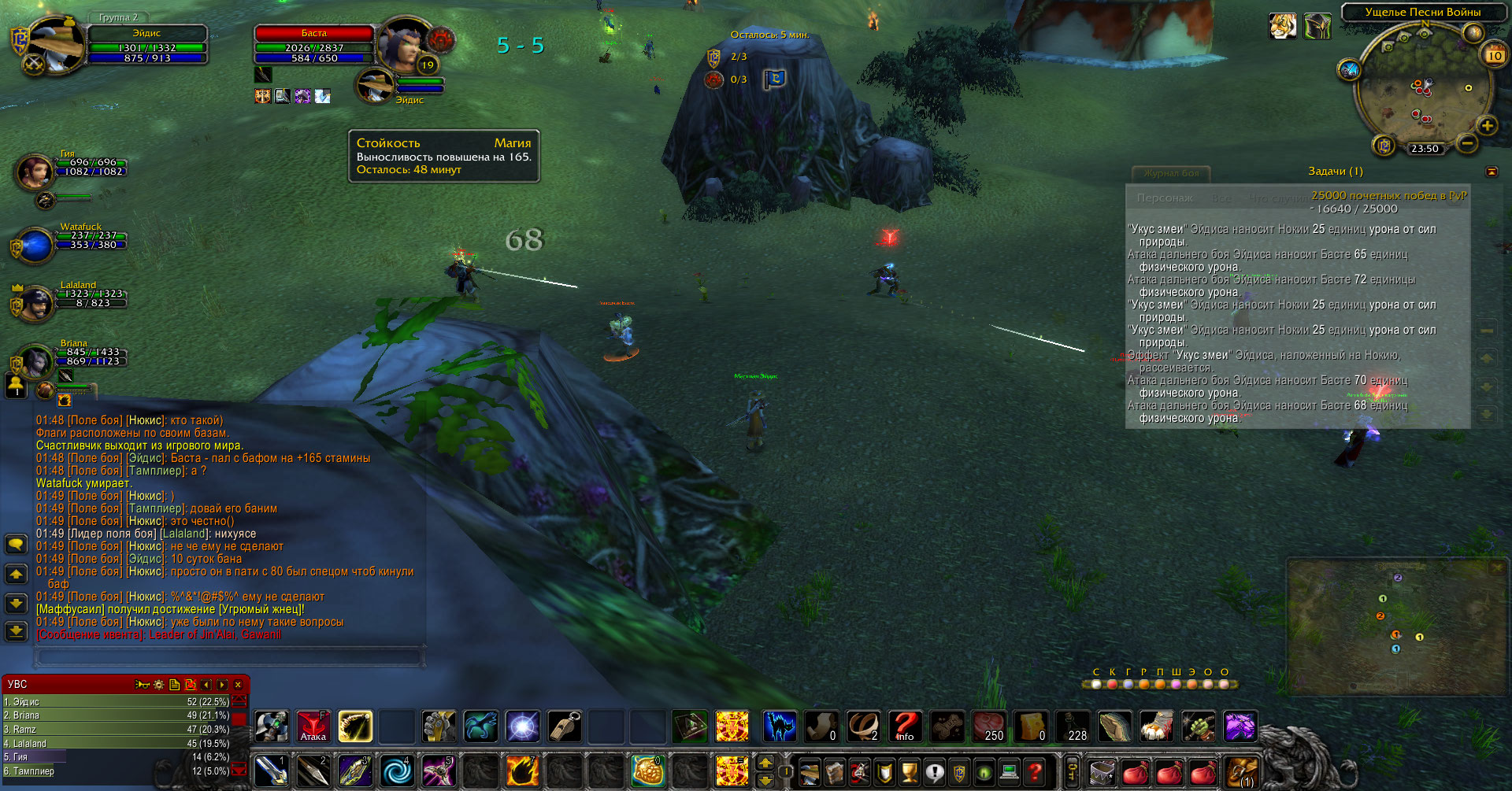
Task: Select the whistle ability icon
Action: (564, 726)
